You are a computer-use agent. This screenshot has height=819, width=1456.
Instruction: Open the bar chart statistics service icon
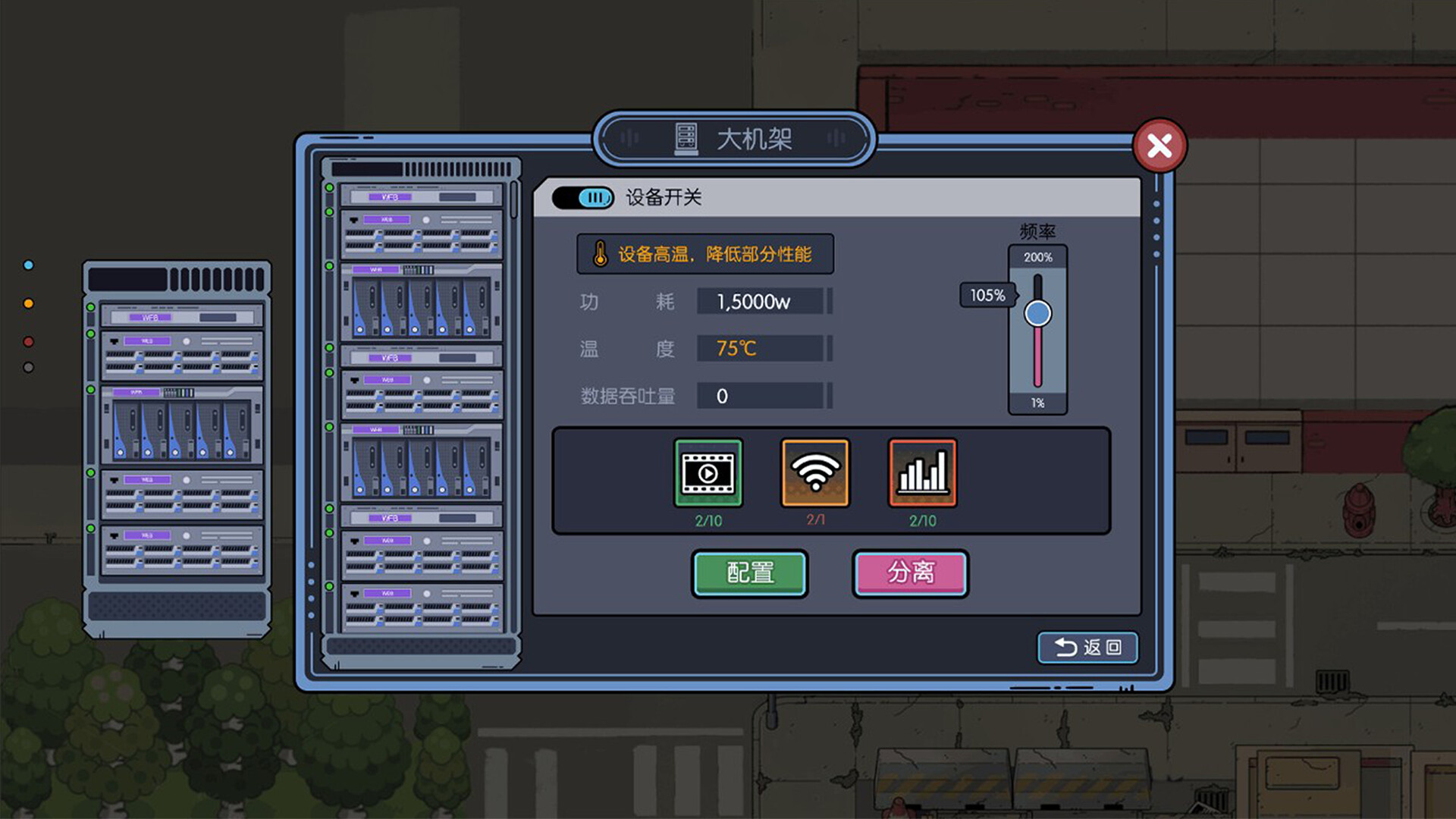(921, 473)
